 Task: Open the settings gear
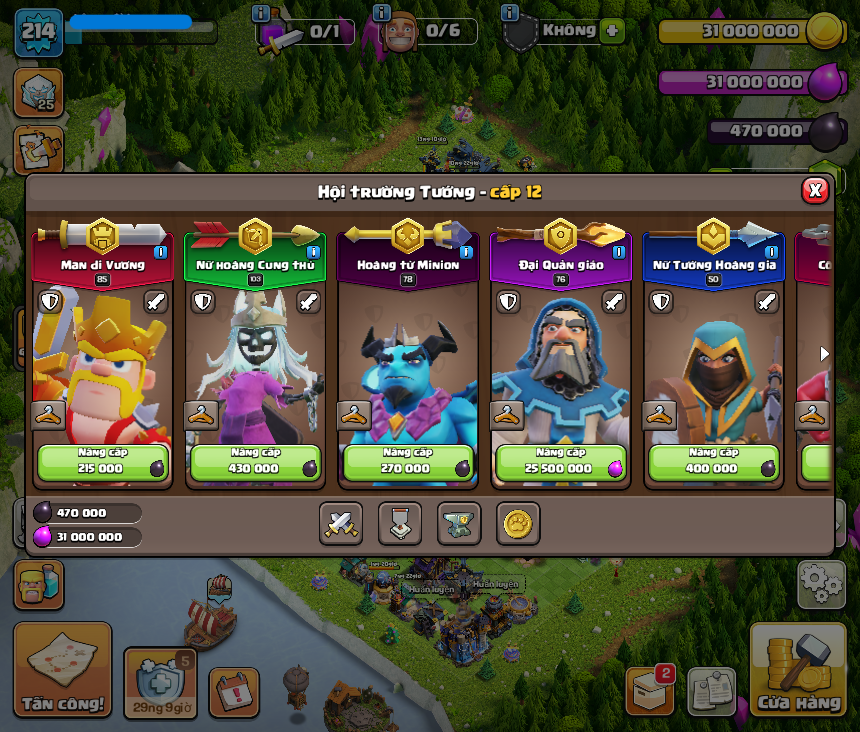pyautogui.click(x=821, y=584)
